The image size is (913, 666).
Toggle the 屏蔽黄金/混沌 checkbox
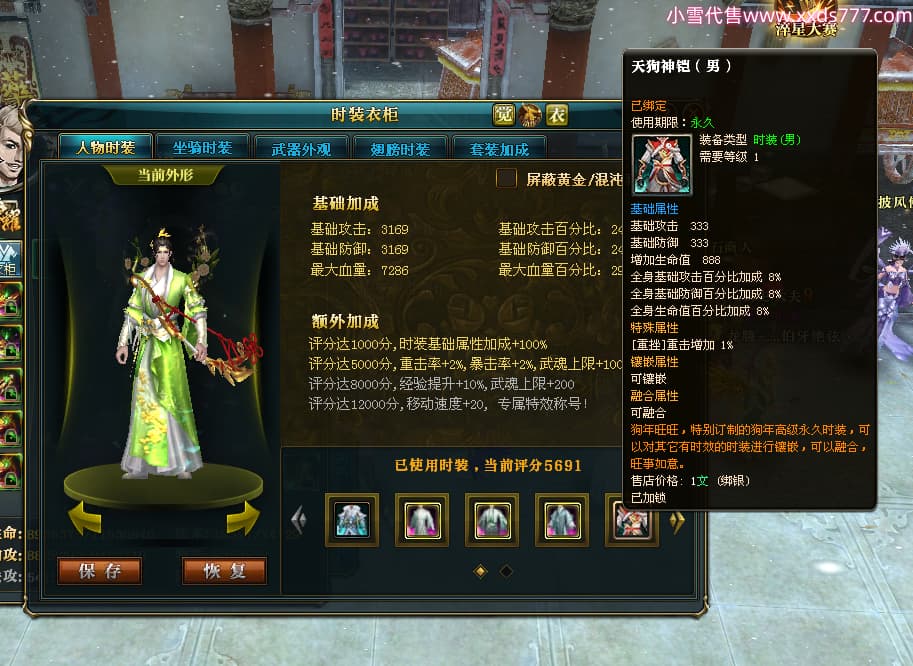[x=507, y=179]
